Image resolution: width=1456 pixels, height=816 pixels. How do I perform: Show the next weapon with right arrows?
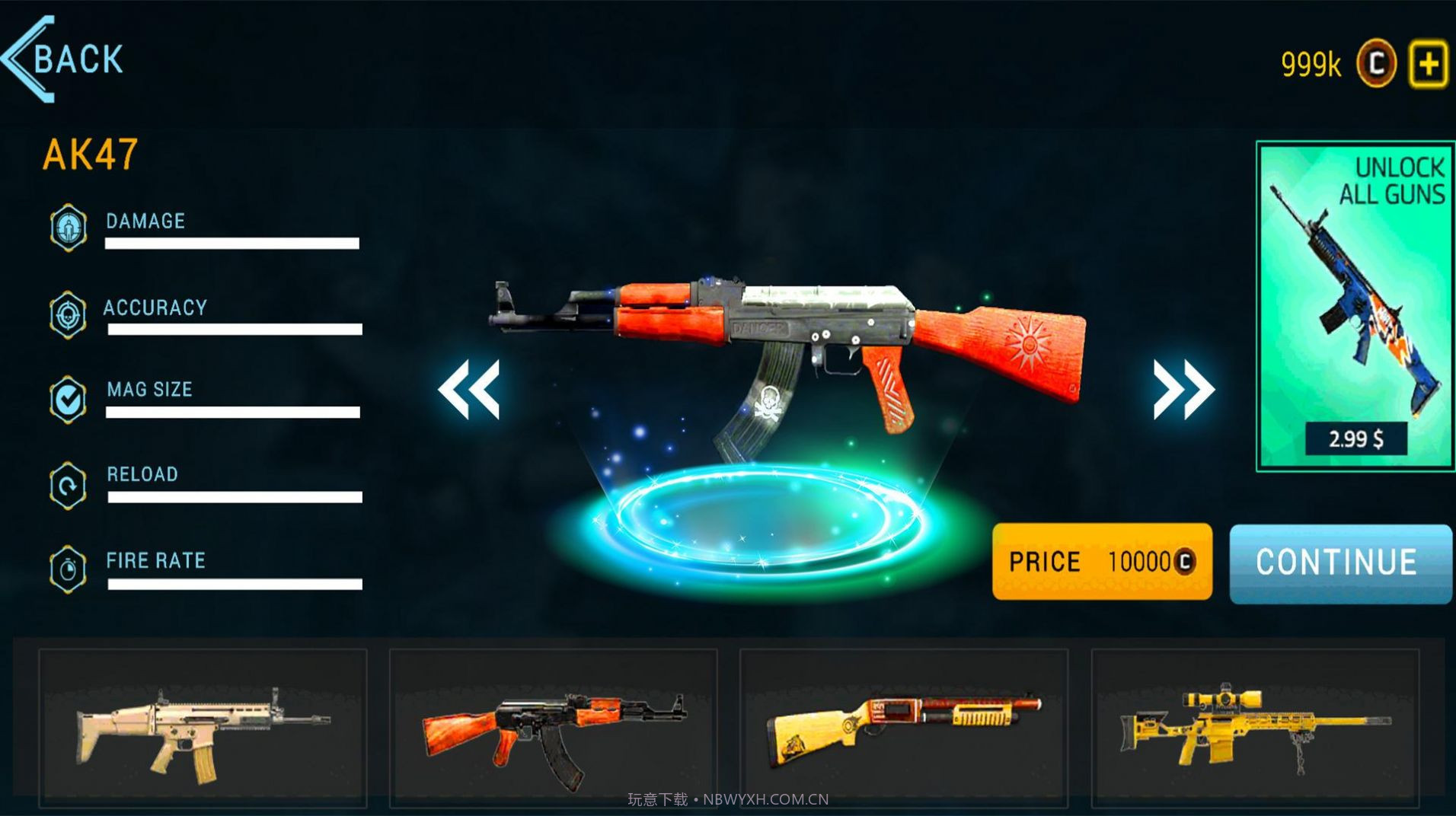click(x=1183, y=389)
